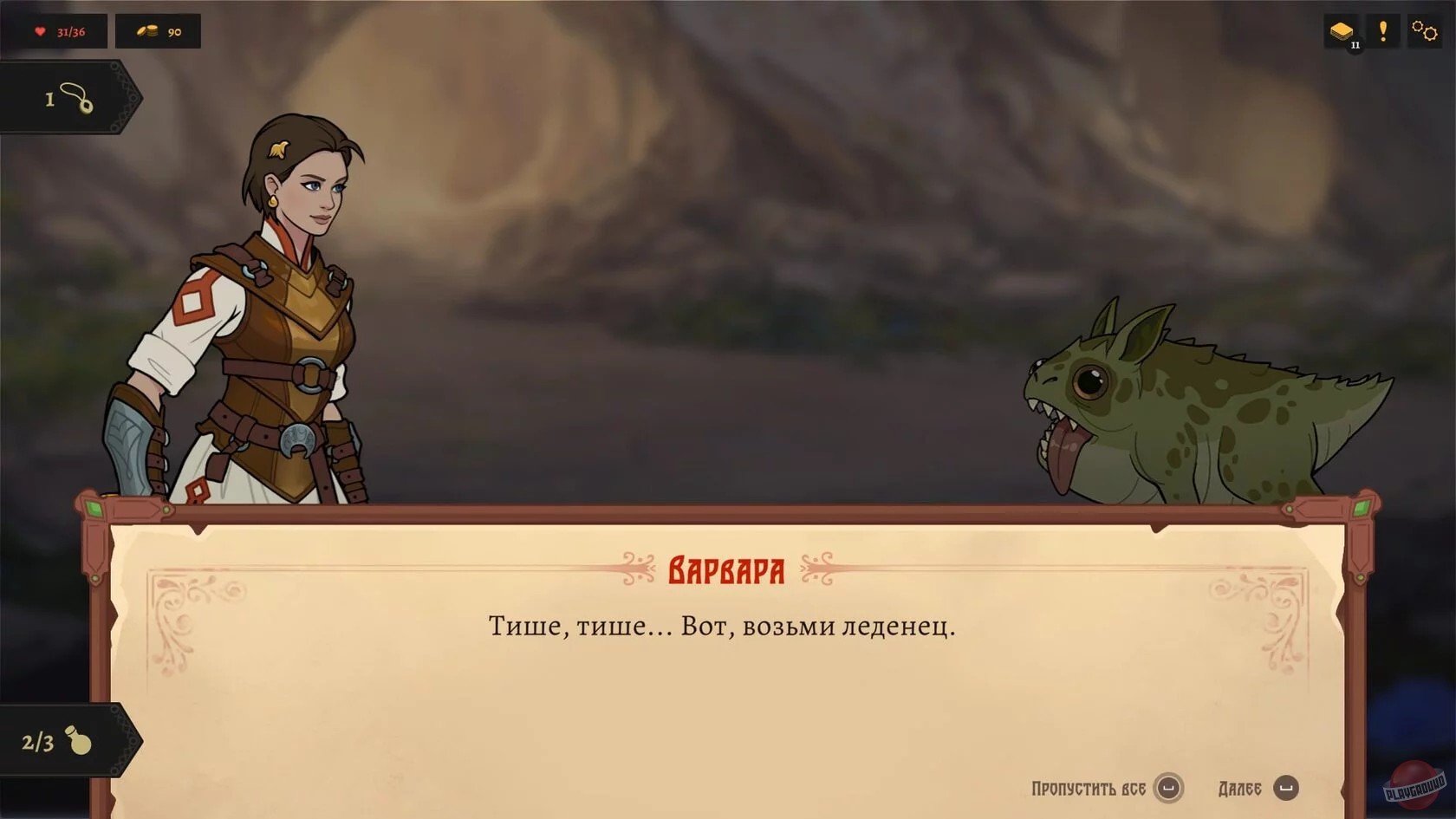Open the journal showing 11 entries
1456x819 pixels.
pyautogui.click(x=1341, y=30)
